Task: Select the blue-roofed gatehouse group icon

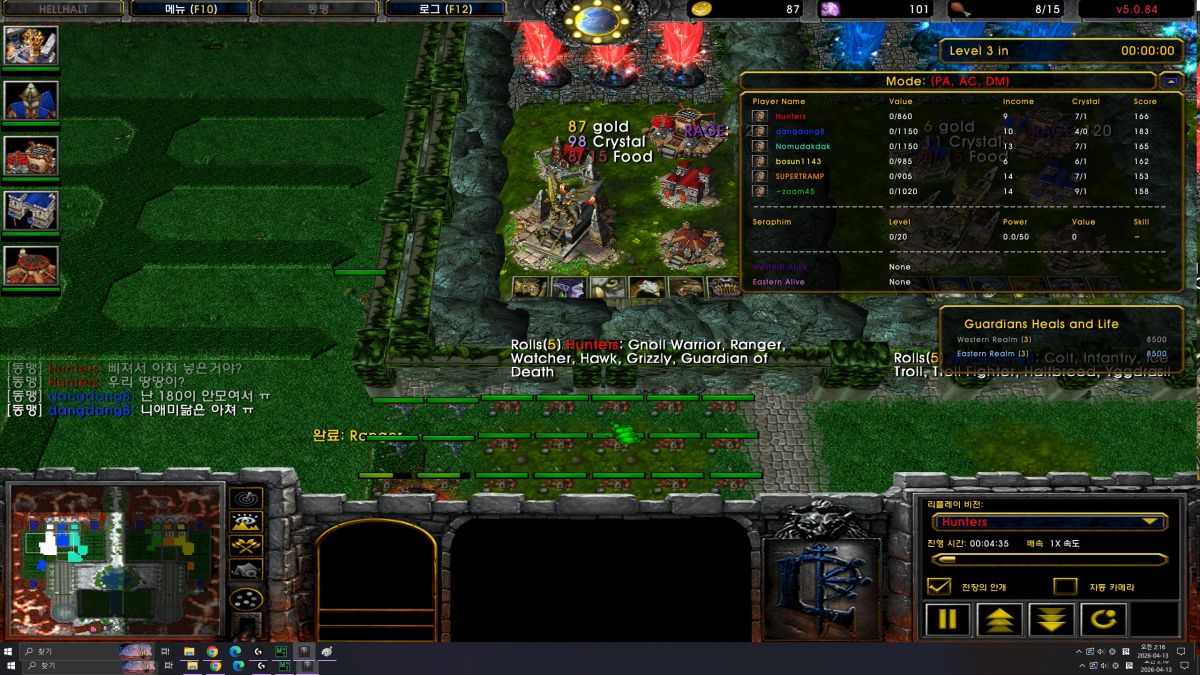Action: (31, 210)
